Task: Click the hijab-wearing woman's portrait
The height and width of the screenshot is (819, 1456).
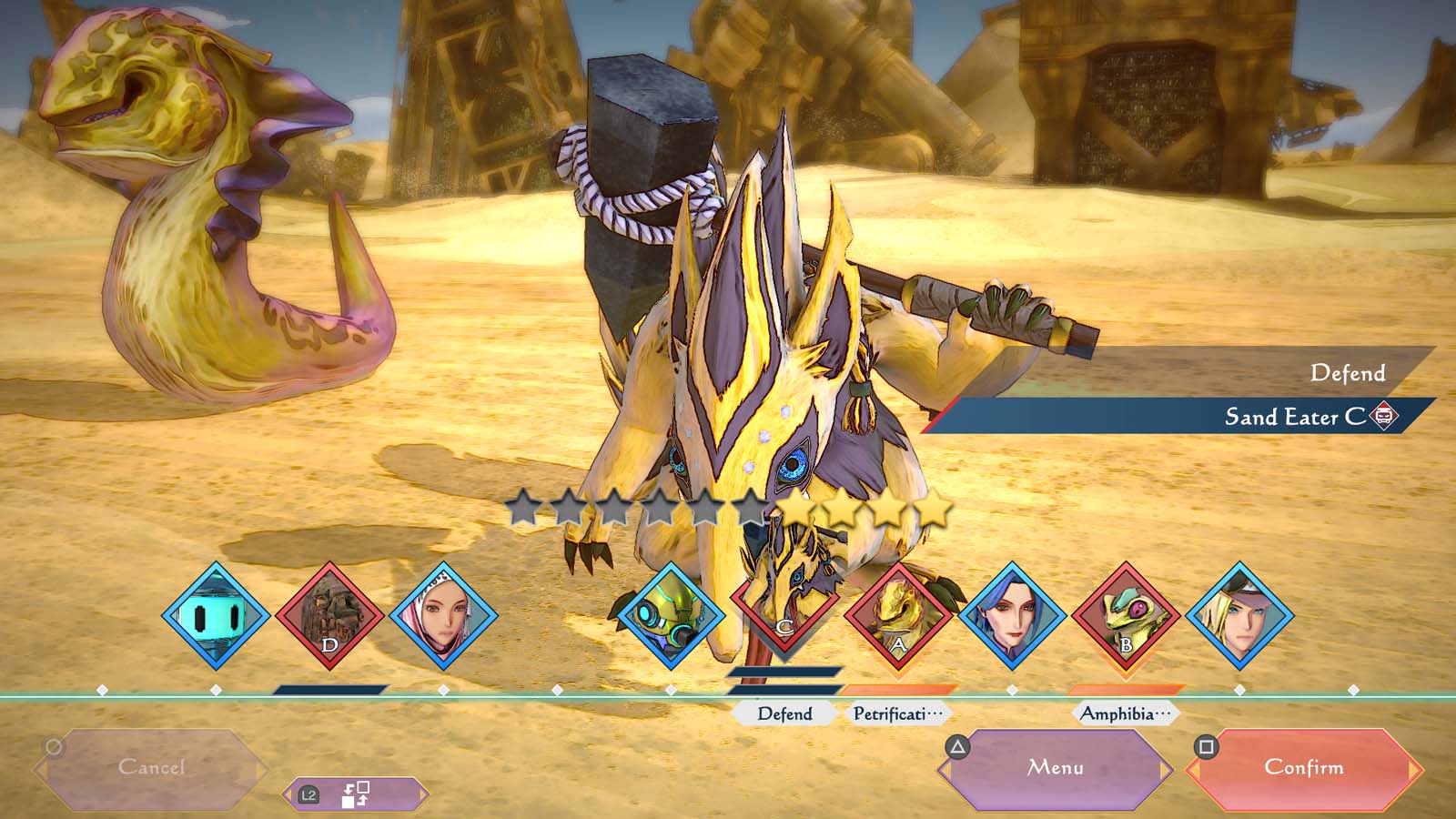Action: click(x=448, y=616)
